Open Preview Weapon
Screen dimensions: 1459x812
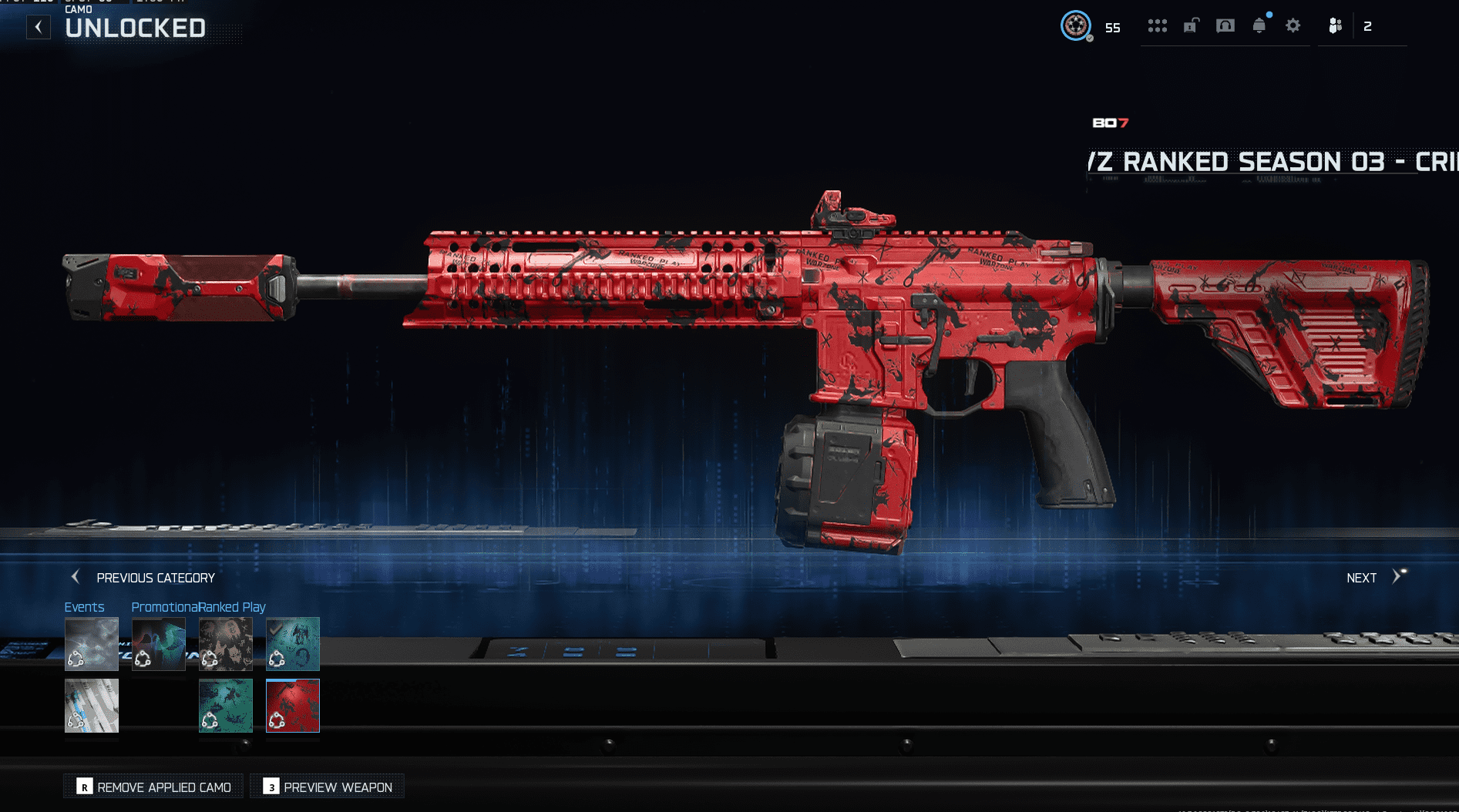[328, 787]
